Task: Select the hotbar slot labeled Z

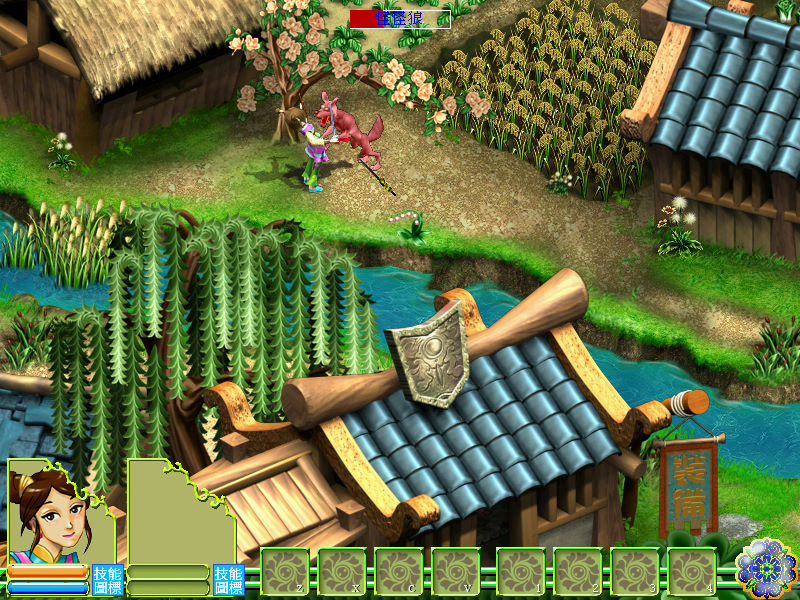Action: tap(285, 573)
